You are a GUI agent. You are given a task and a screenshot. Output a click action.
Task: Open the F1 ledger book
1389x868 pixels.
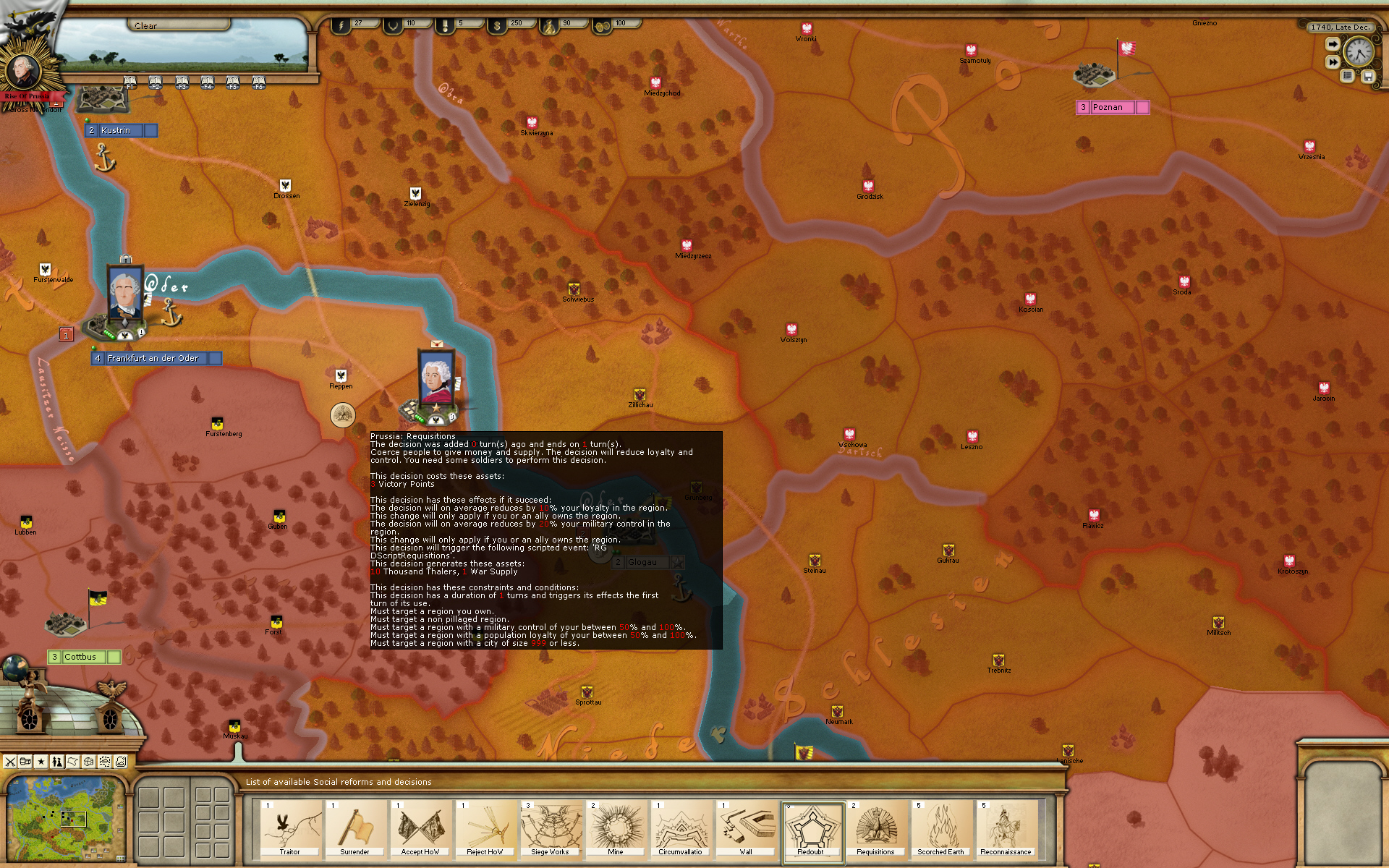(x=130, y=82)
